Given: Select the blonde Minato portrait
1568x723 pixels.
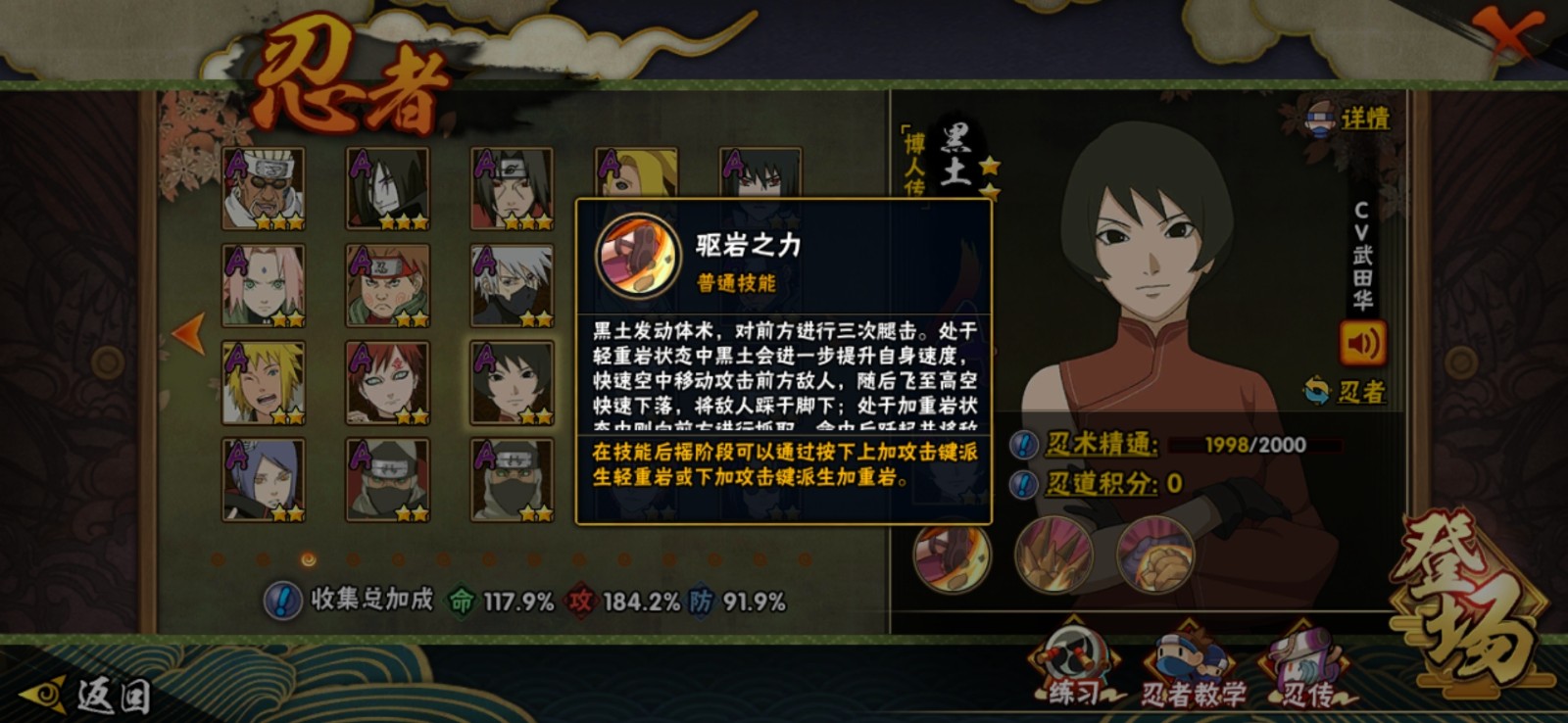Looking at the screenshot, I should coord(263,382).
